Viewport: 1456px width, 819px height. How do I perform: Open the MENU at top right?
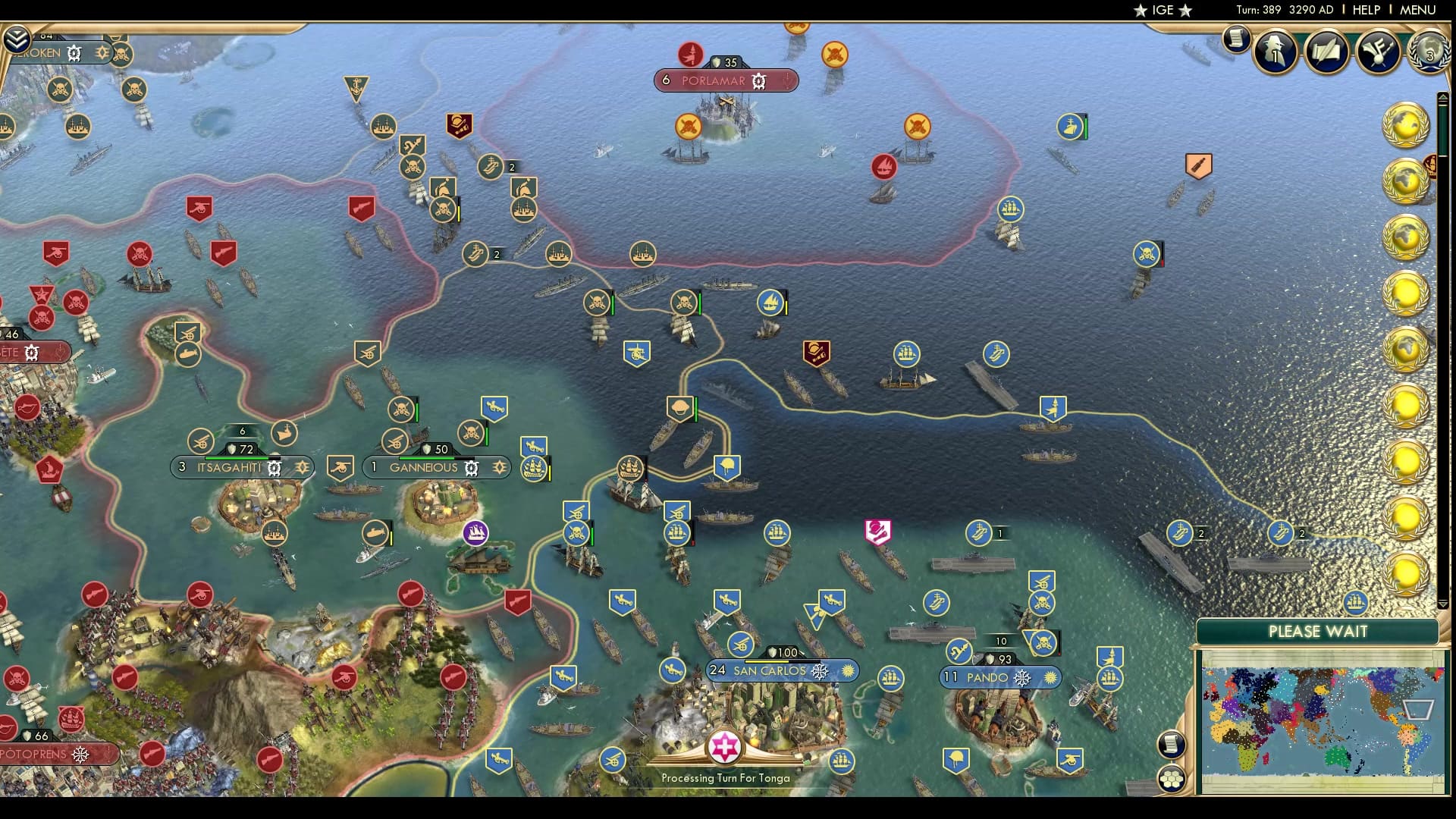(x=1417, y=10)
